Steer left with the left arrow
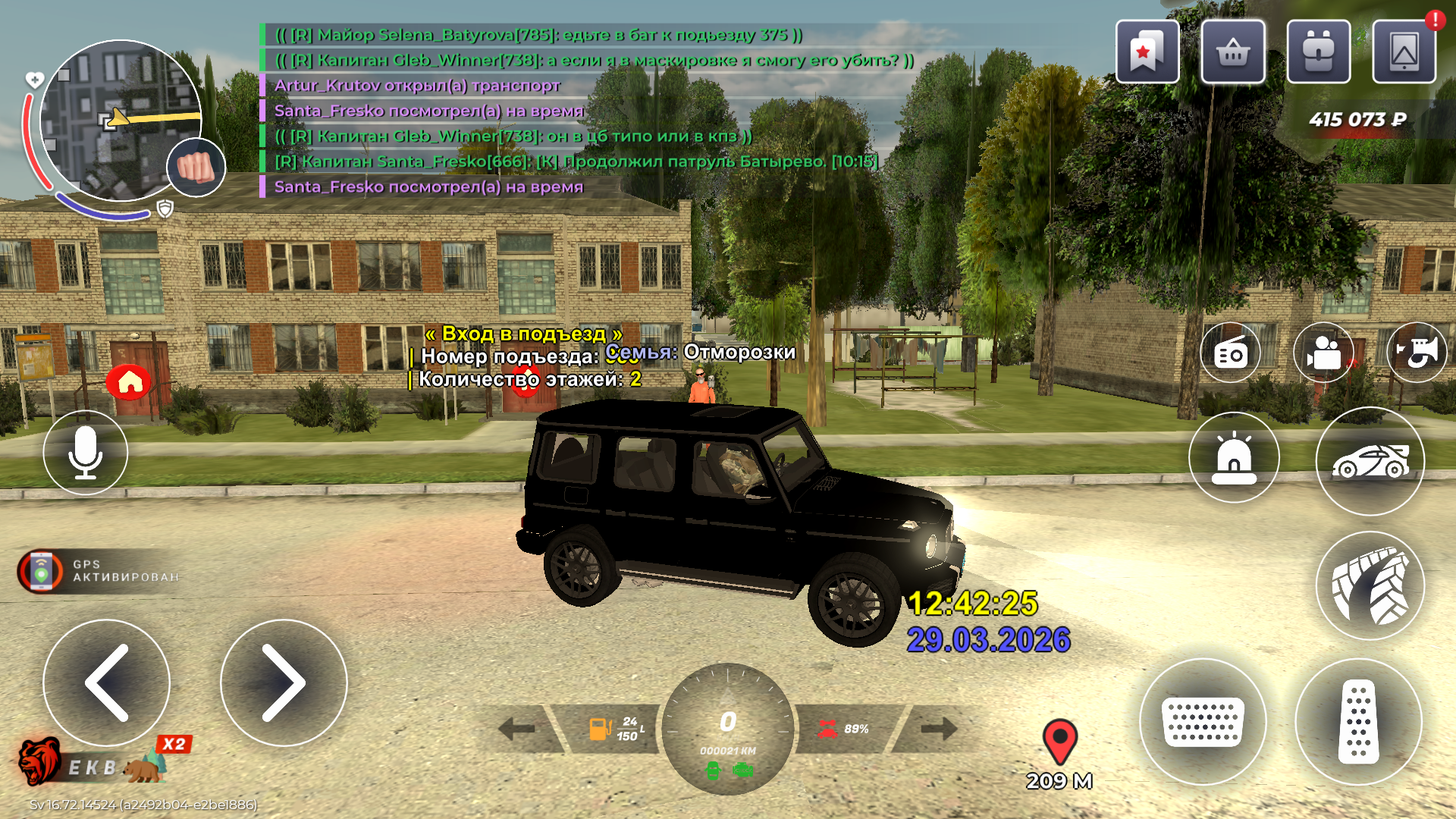This screenshot has height=819, width=1456. tap(107, 682)
